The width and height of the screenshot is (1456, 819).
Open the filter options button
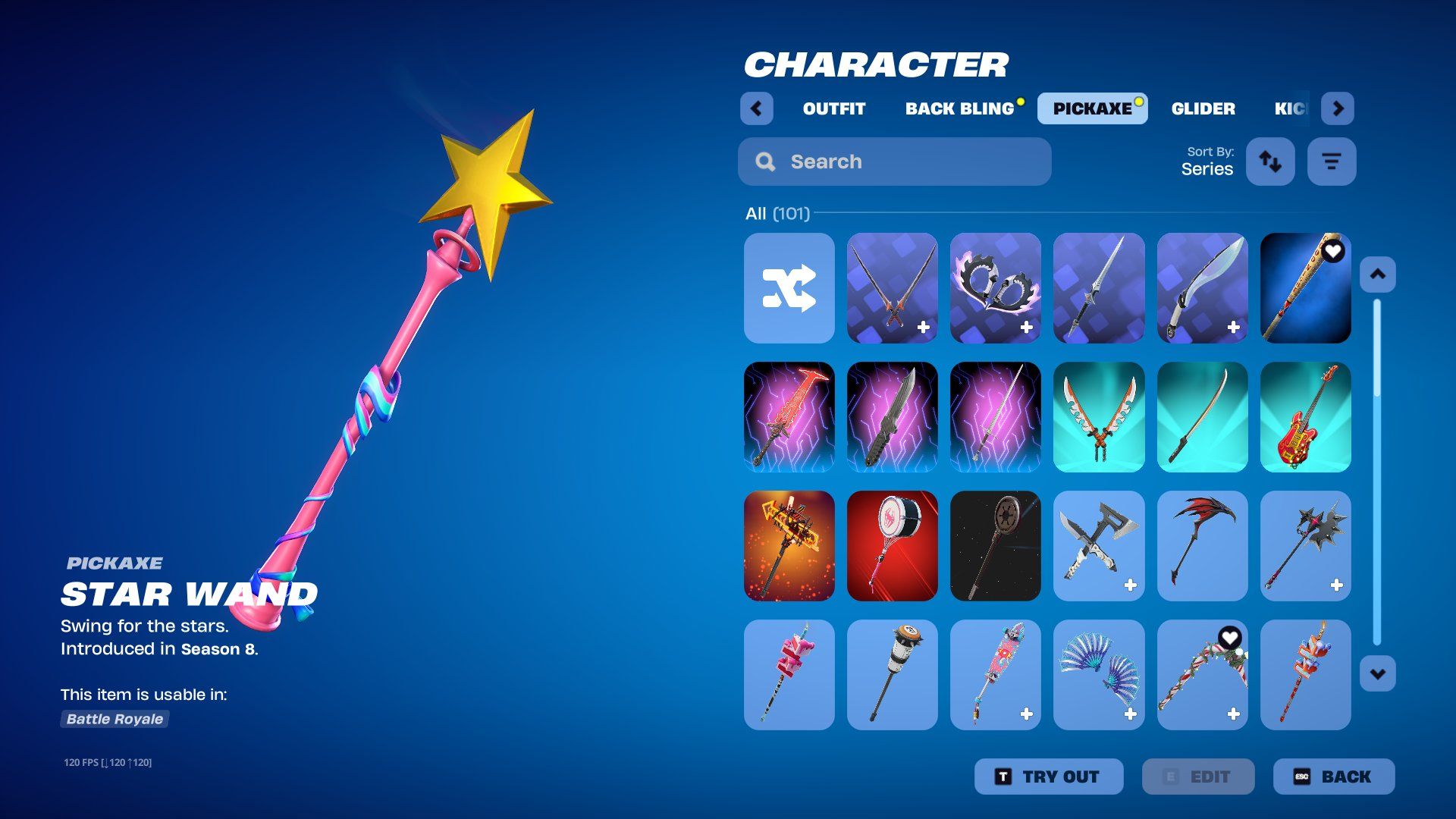(x=1331, y=162)
